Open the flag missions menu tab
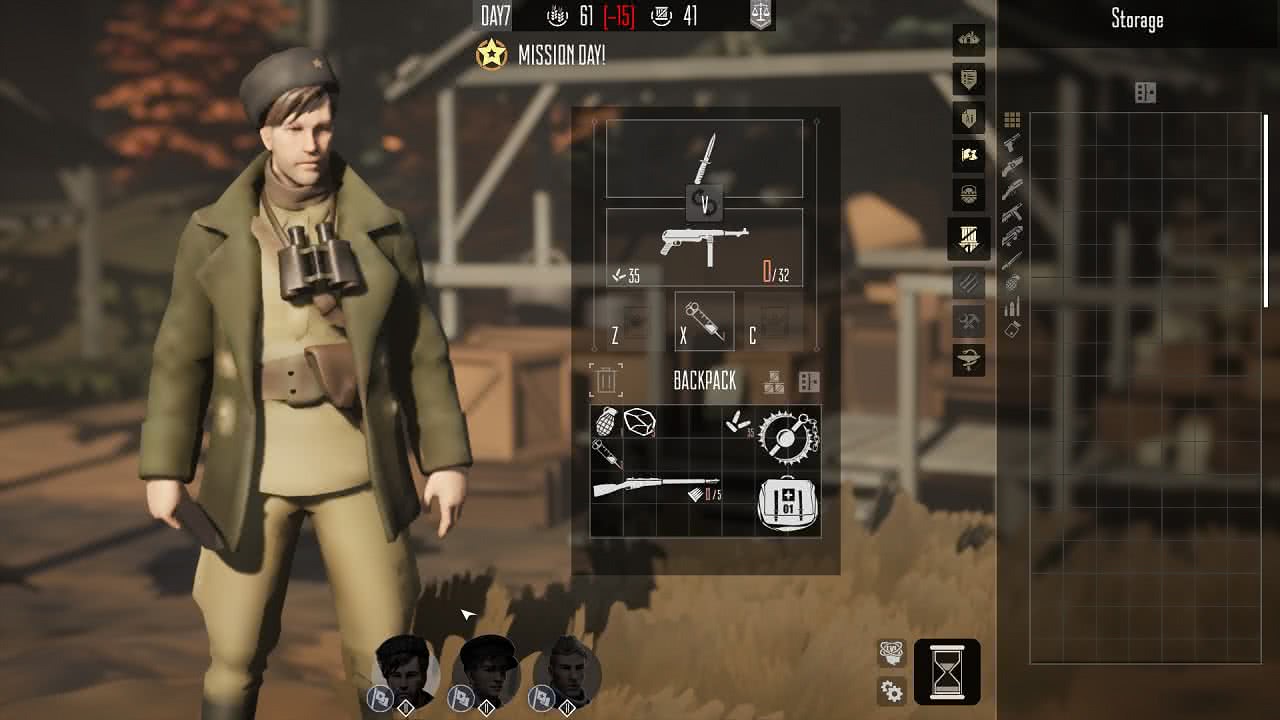Screen dimensions: 1280x720 coord(968,156)
